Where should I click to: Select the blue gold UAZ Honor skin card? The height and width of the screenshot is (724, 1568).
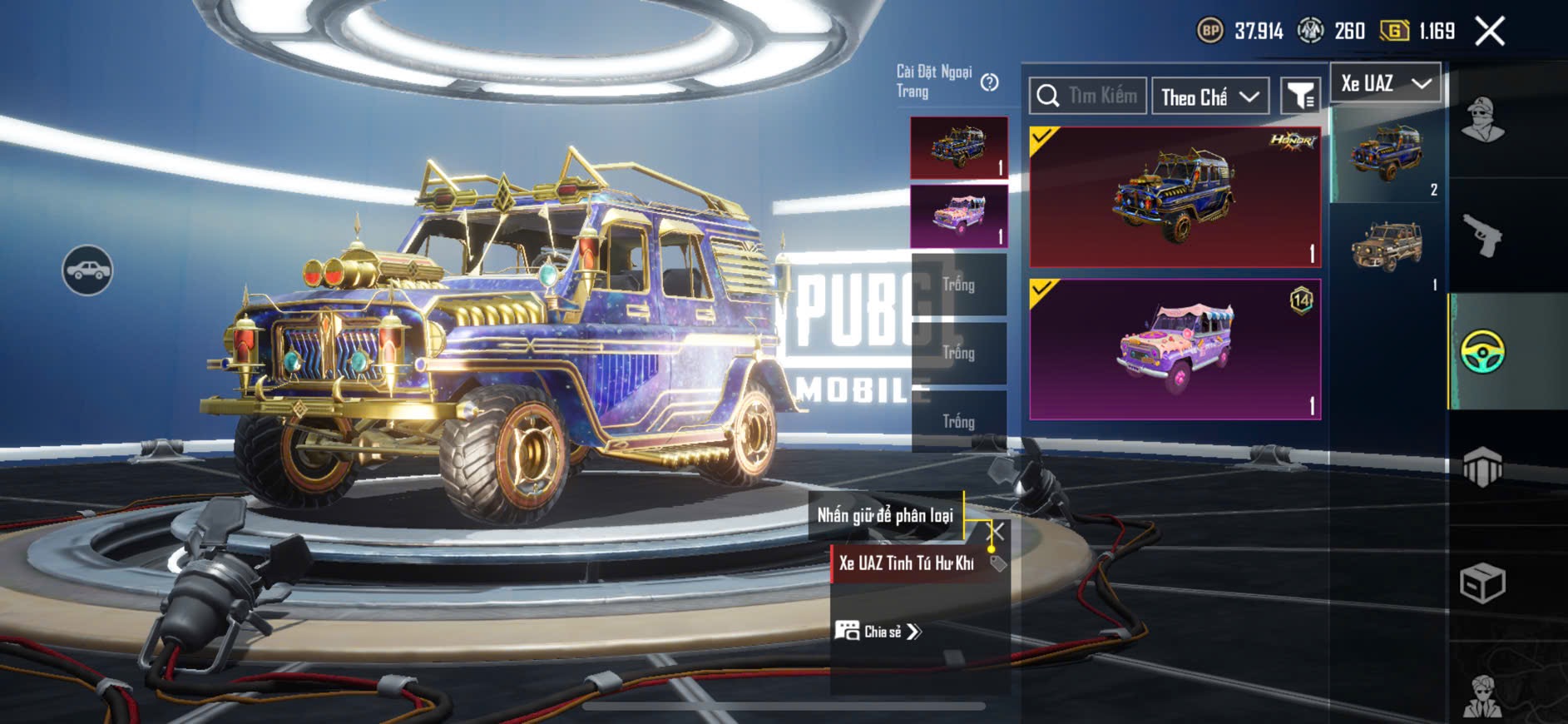click(x=1175, y=197)
